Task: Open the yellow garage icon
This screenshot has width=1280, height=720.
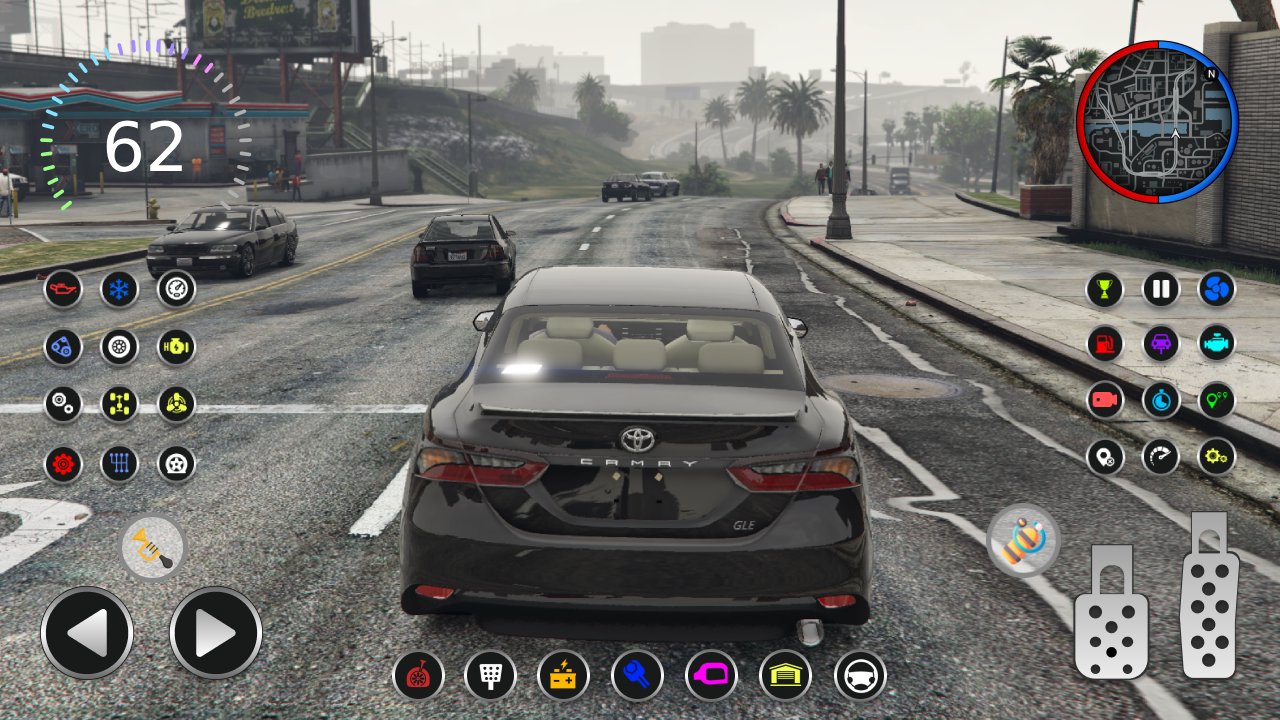Action: coord(785,675)
